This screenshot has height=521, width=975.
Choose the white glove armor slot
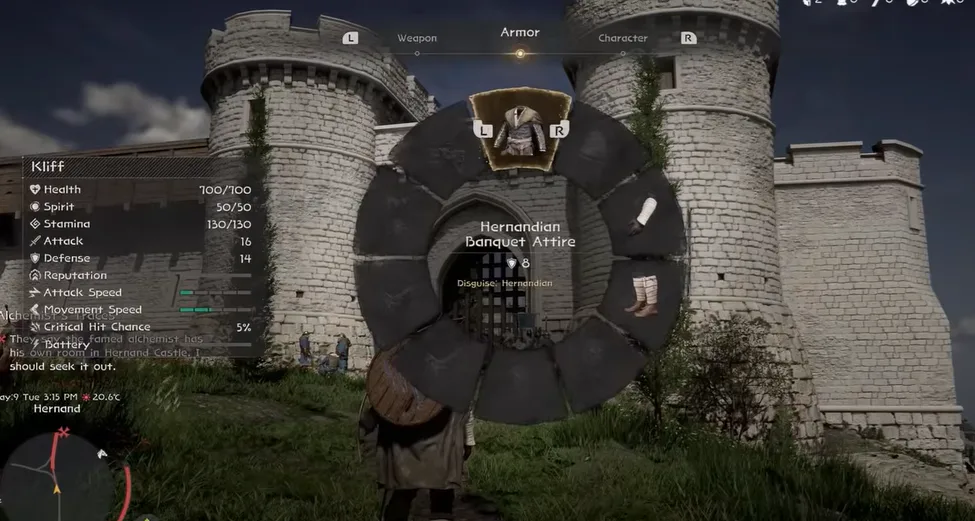coord(643,214)
